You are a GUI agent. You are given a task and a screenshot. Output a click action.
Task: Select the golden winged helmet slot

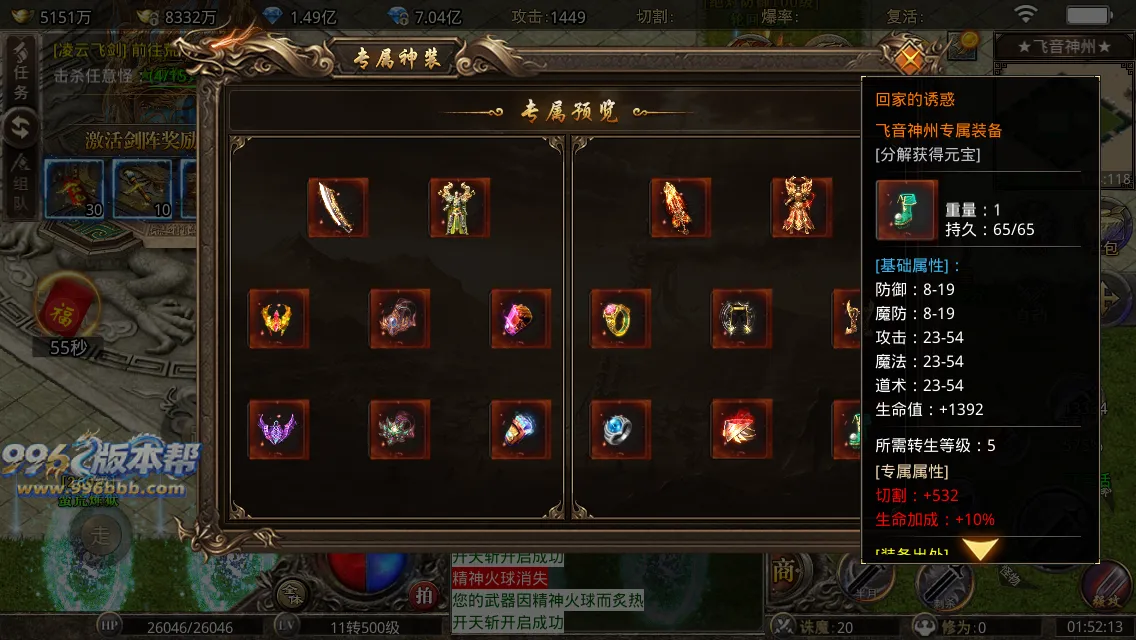(279, 319)
